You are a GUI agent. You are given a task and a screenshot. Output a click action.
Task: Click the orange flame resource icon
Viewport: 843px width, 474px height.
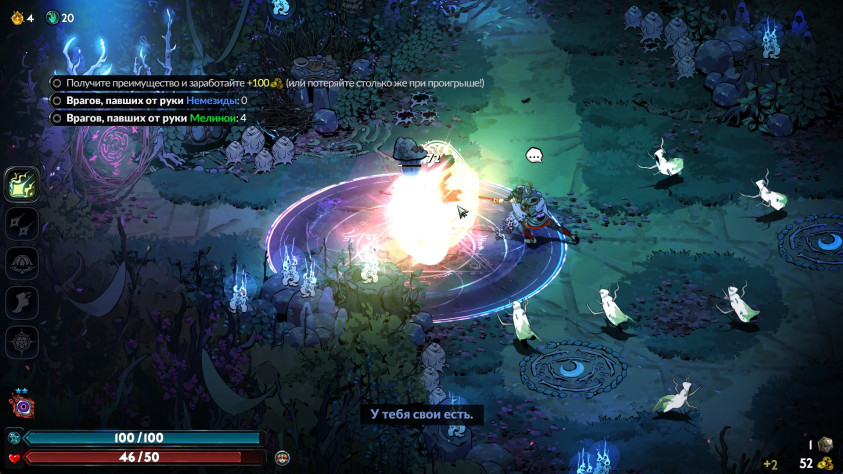click(17, 17)
